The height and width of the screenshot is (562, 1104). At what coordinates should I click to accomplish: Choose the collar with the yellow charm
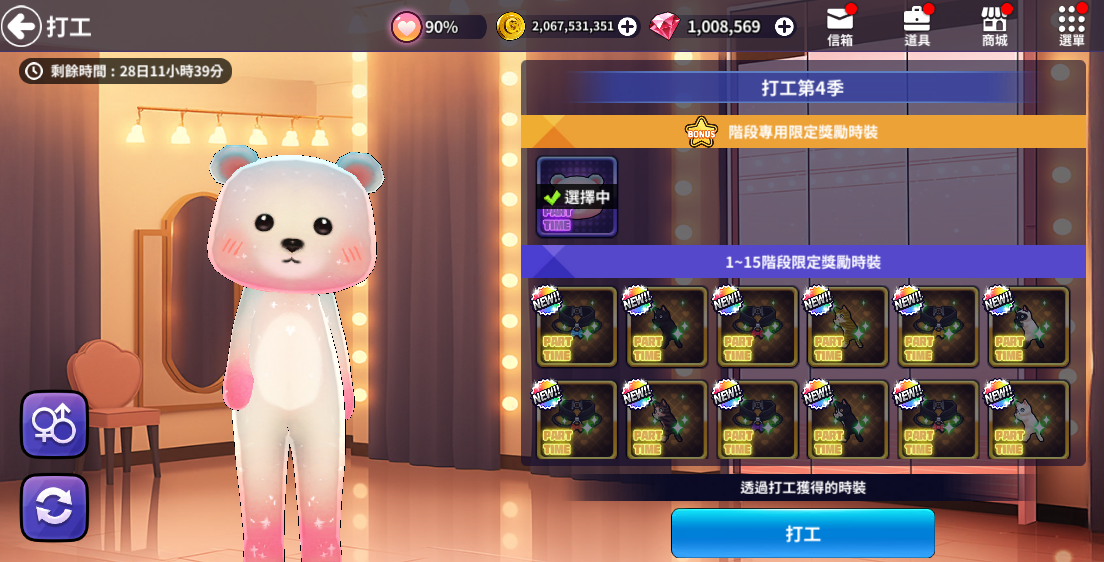pos(939,327)
